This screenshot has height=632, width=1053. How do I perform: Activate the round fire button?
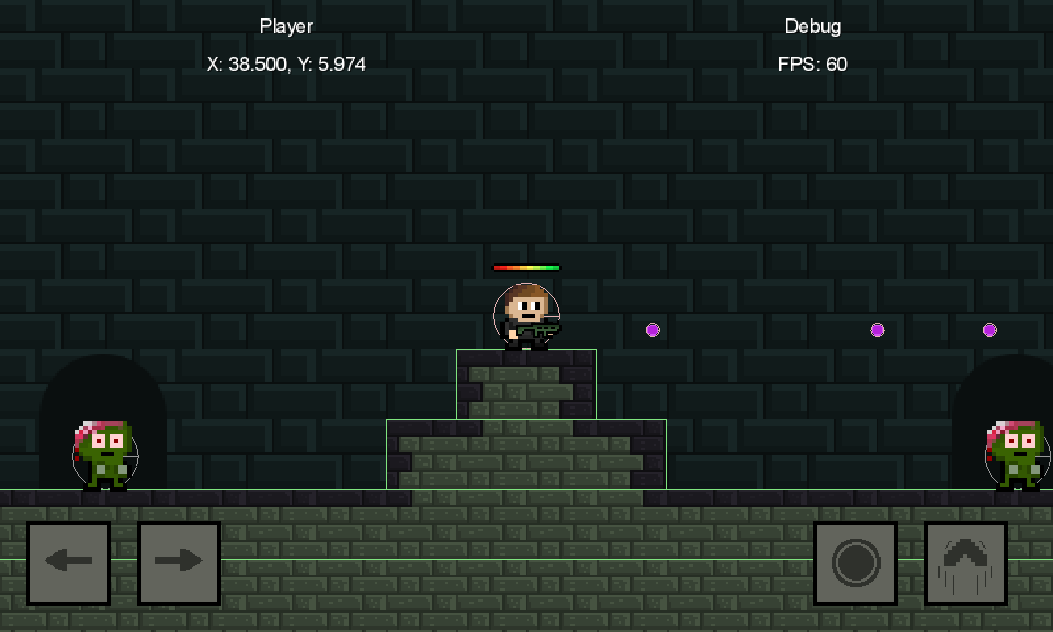coord(855,564)
